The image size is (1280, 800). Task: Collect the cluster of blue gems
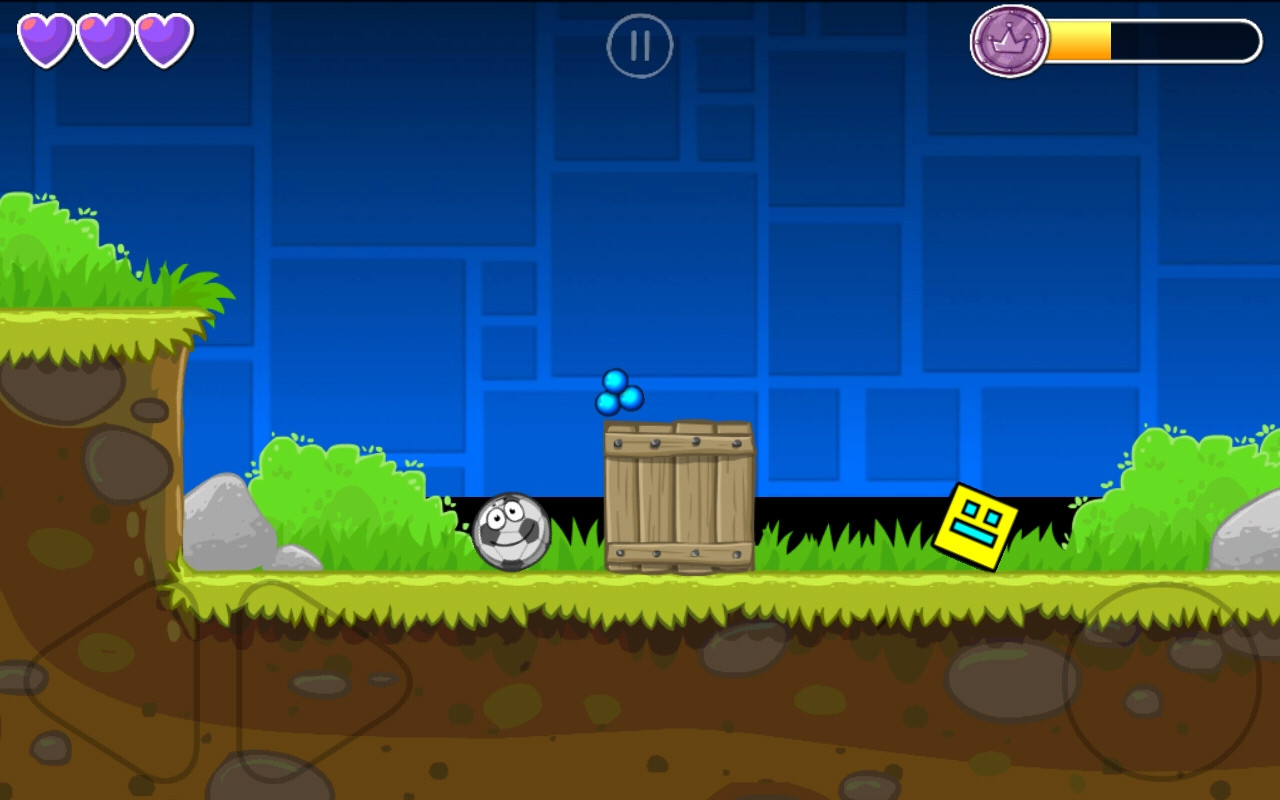tap(620, 393)
